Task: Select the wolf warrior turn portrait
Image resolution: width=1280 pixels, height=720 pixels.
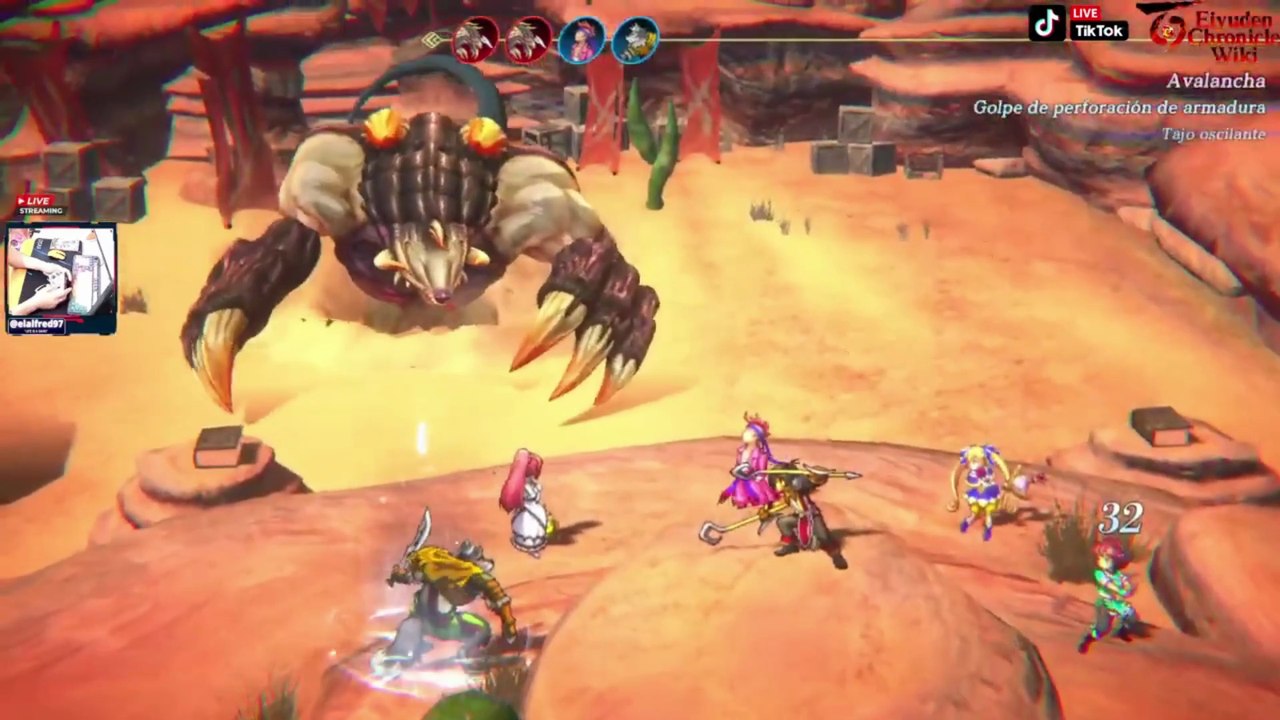Action: pos(635,41)
